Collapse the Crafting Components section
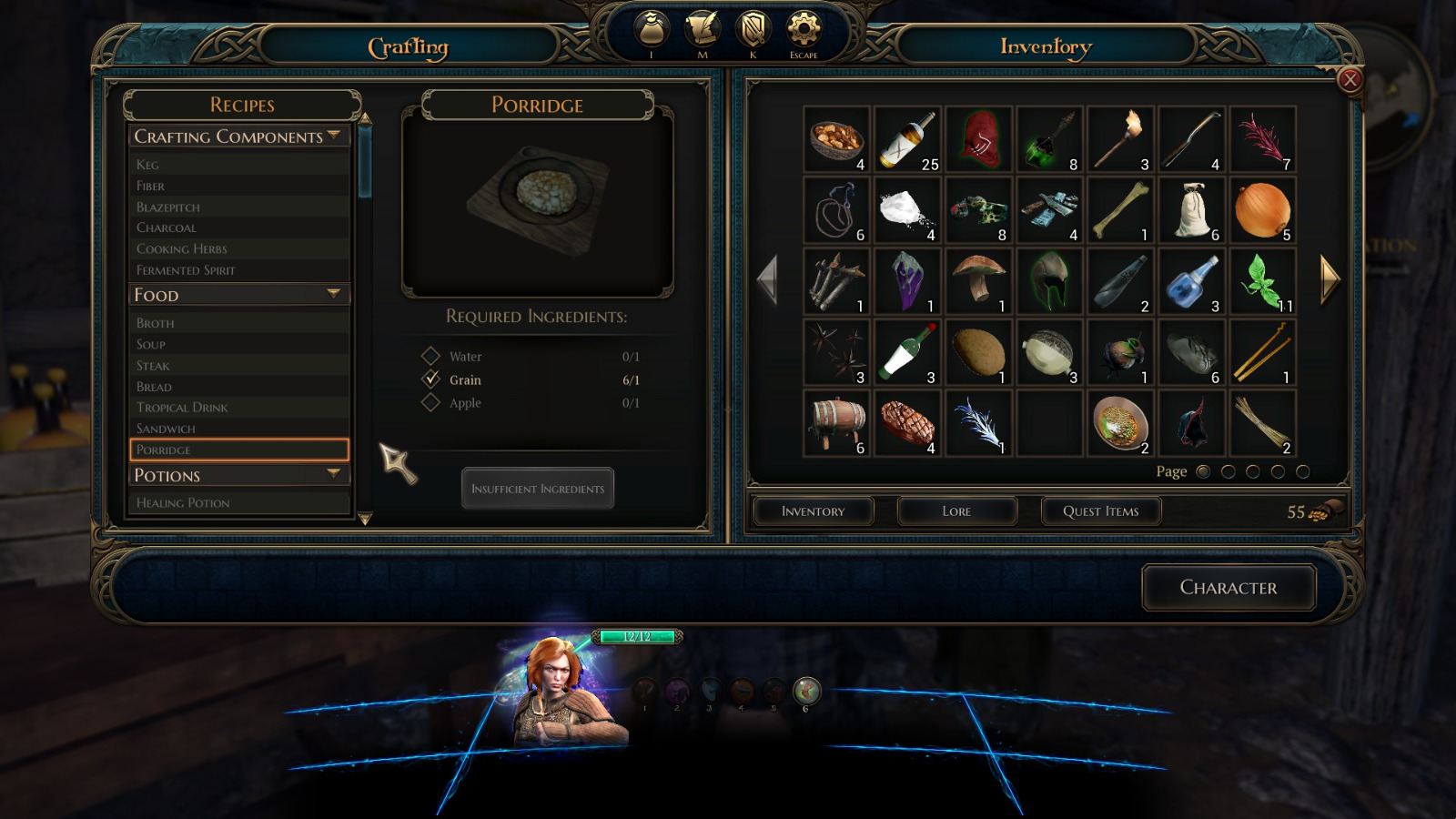 [x=333, y=136]
